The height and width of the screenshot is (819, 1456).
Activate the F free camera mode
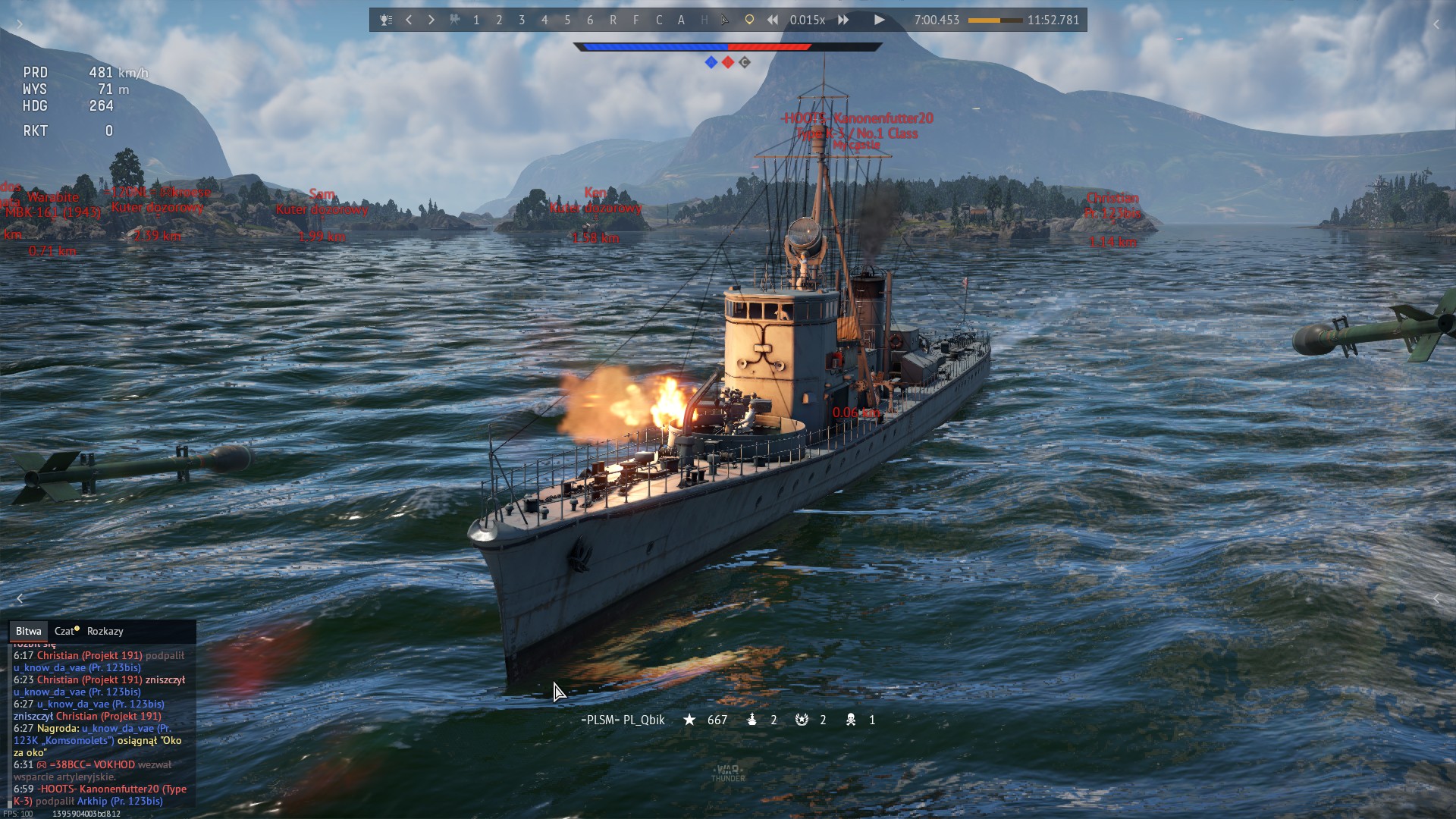coord(635,20)
